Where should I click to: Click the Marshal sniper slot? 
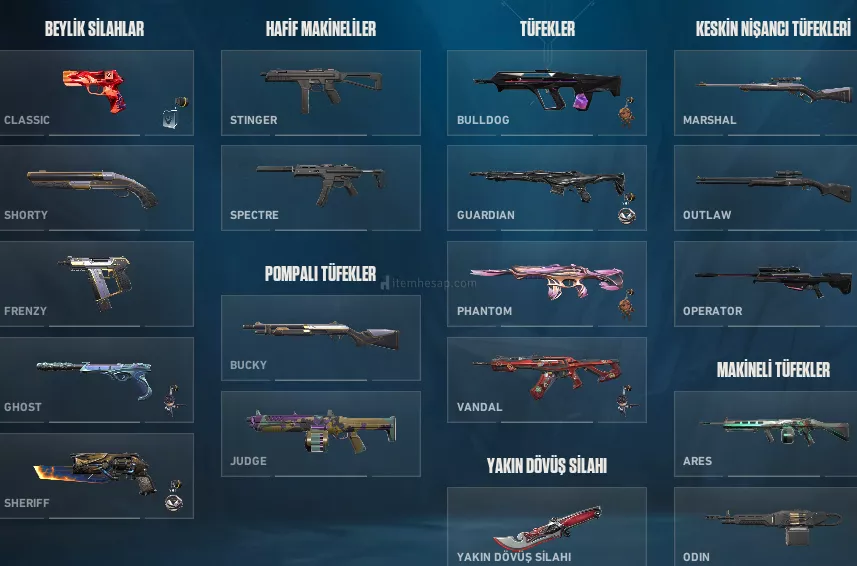tap(766, 93)
